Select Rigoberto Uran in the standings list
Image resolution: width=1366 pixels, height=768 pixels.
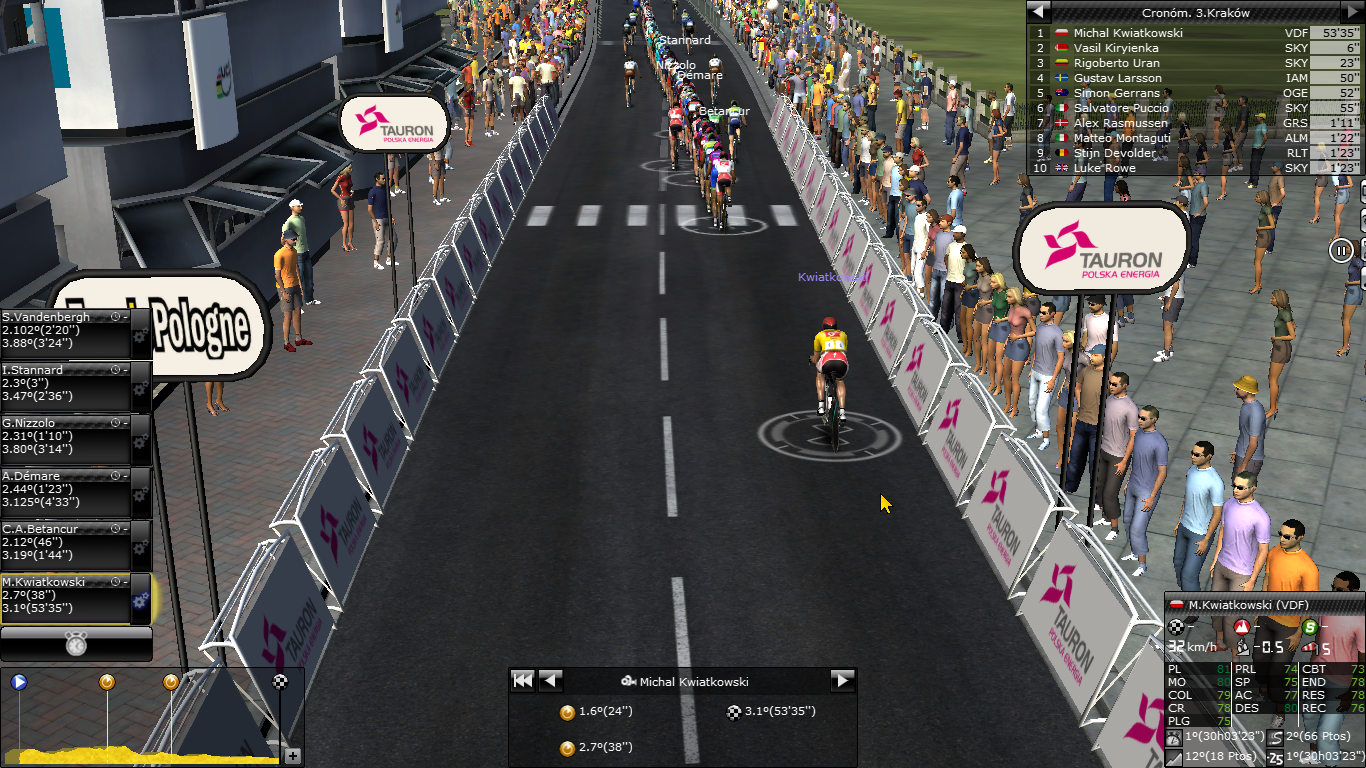pos(1117,63)
